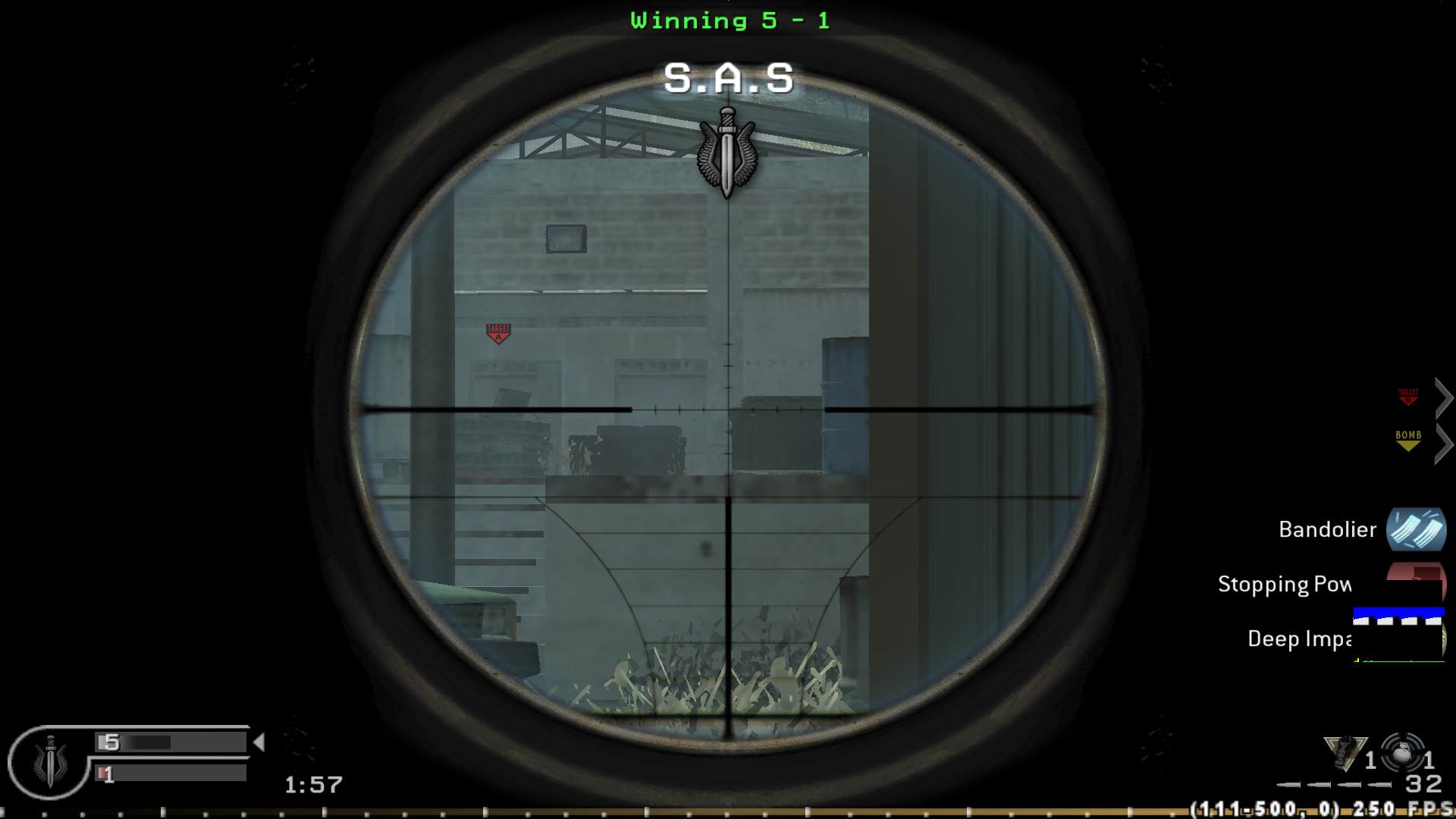Expand the chevron next to the BOMB marker
This screenshot has height=819, width=1456.
(x=1445, y=444)
